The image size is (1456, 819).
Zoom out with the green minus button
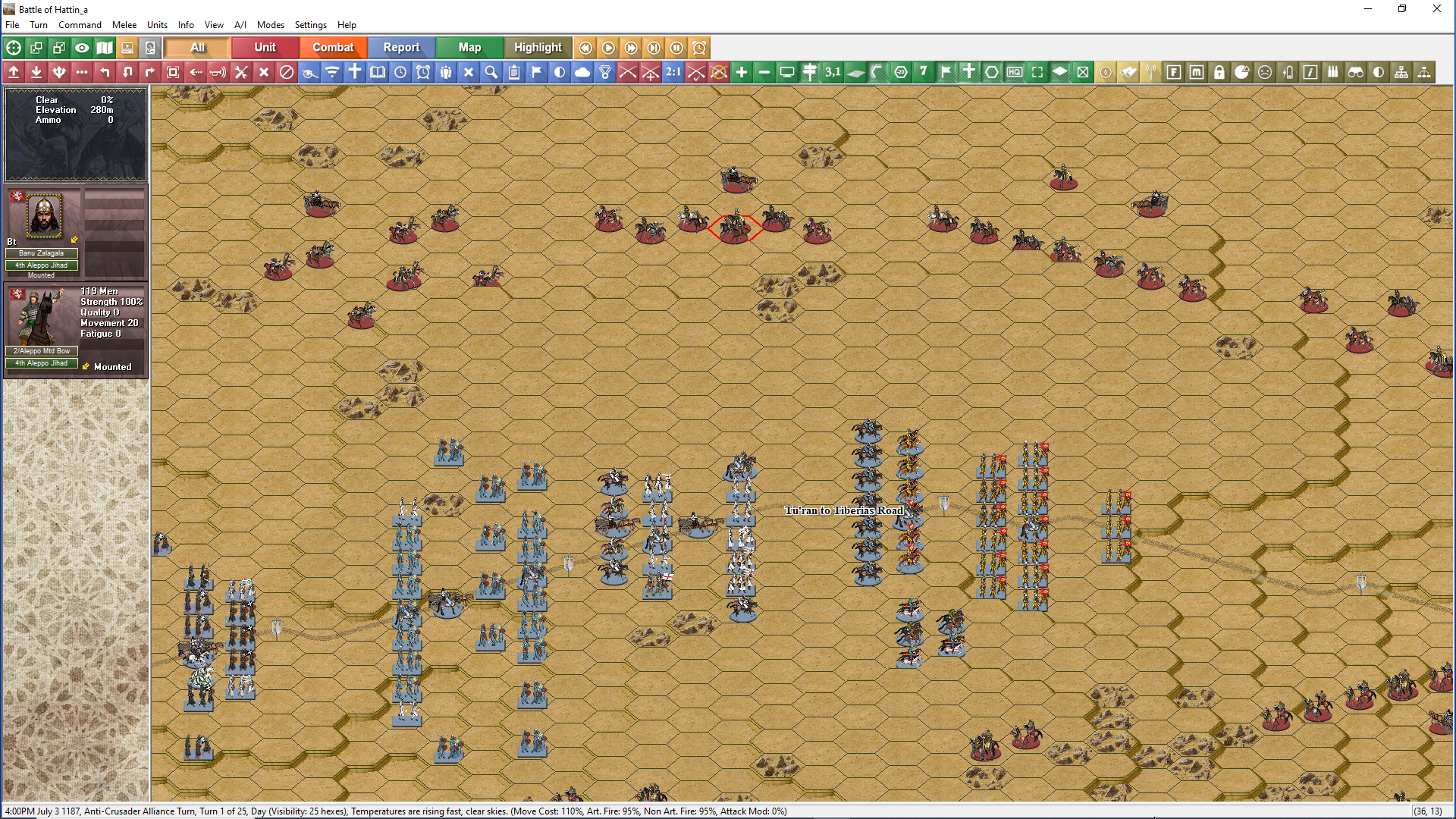pos(764,72)
